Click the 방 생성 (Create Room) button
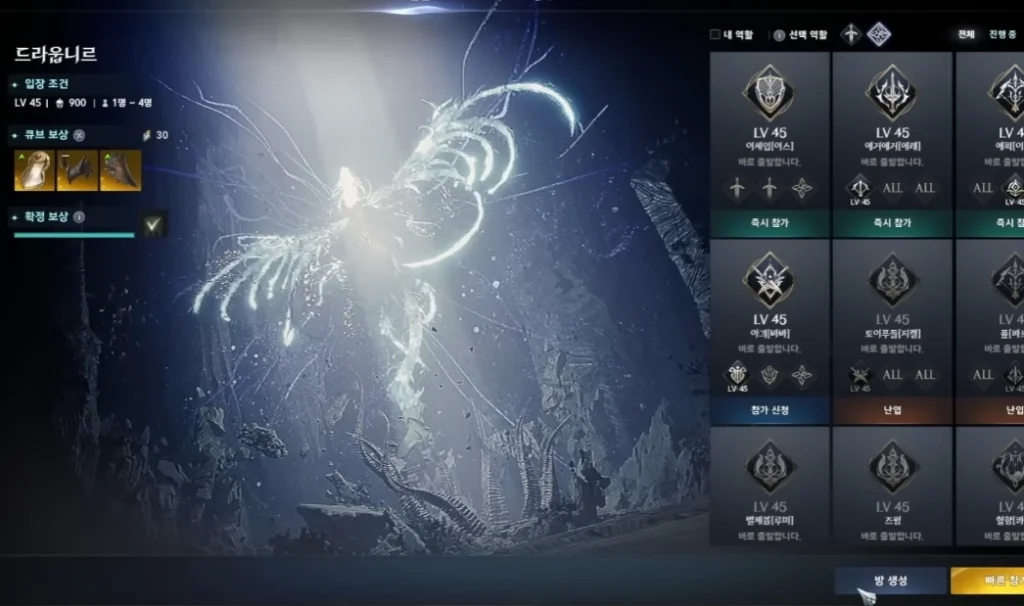The width and height of the screenshot is (1024, 606). coord(890,581)
